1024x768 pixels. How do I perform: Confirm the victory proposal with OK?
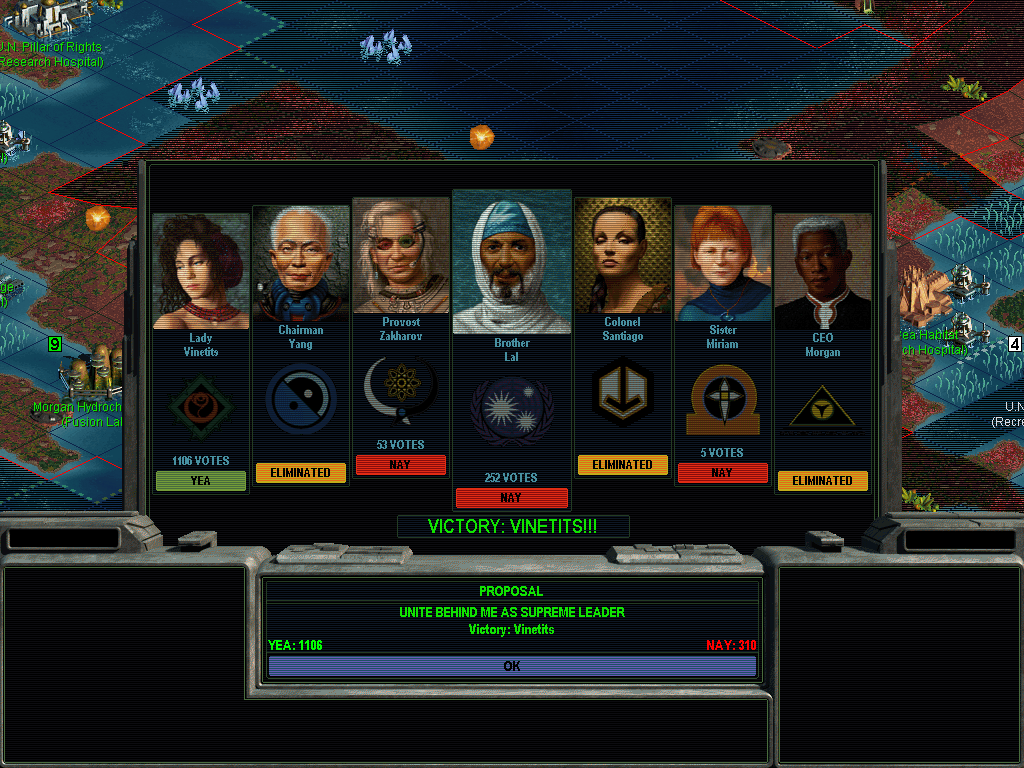coord(512,666)
